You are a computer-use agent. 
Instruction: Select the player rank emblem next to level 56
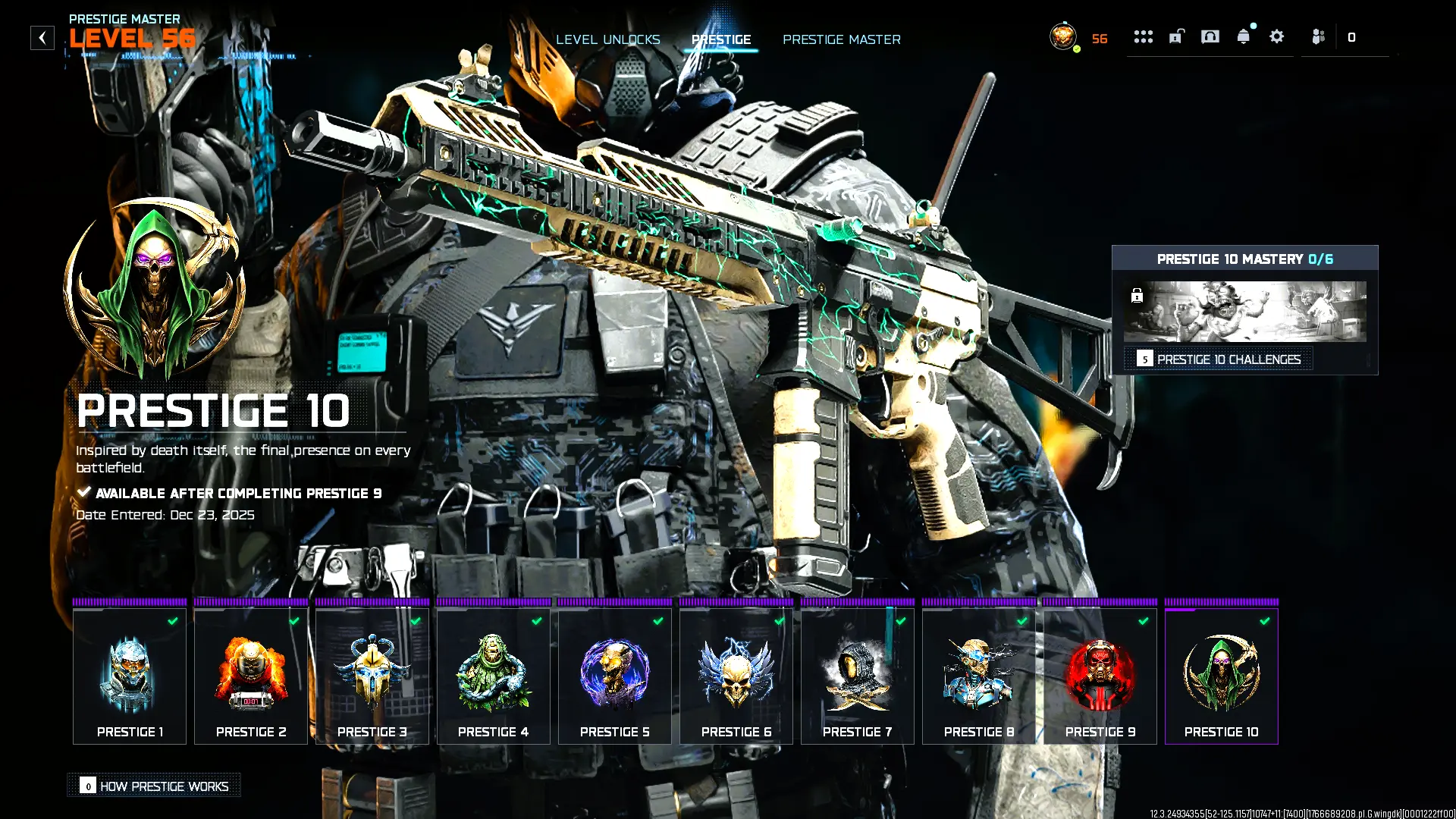point(1062,36)
